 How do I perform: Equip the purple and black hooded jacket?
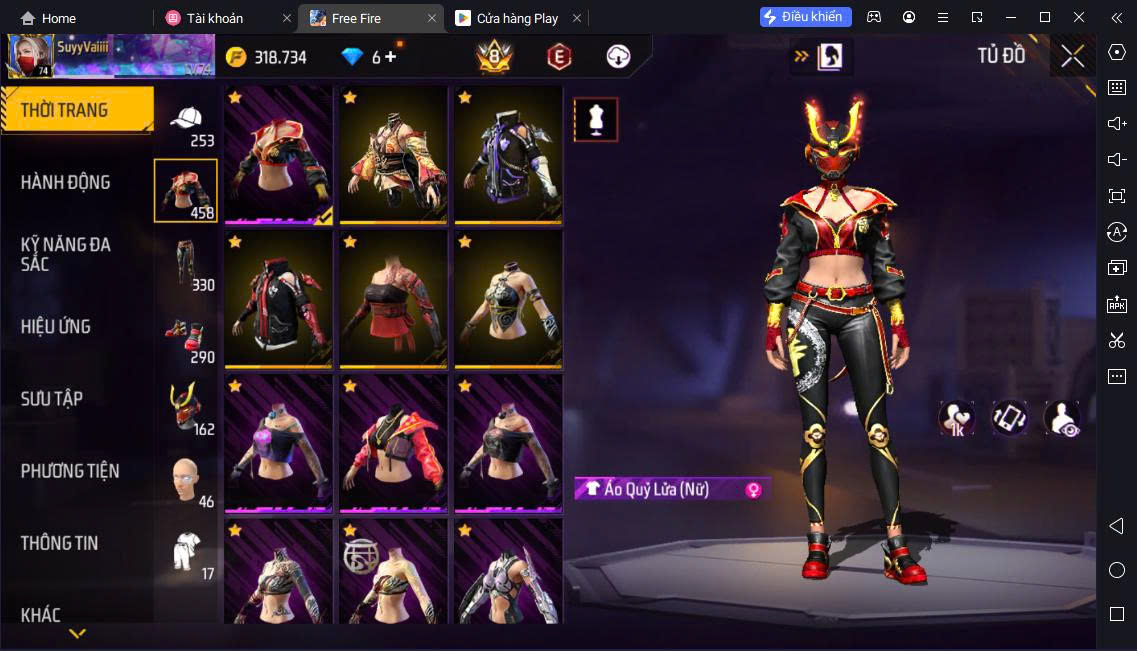click(x=508, y=155)
